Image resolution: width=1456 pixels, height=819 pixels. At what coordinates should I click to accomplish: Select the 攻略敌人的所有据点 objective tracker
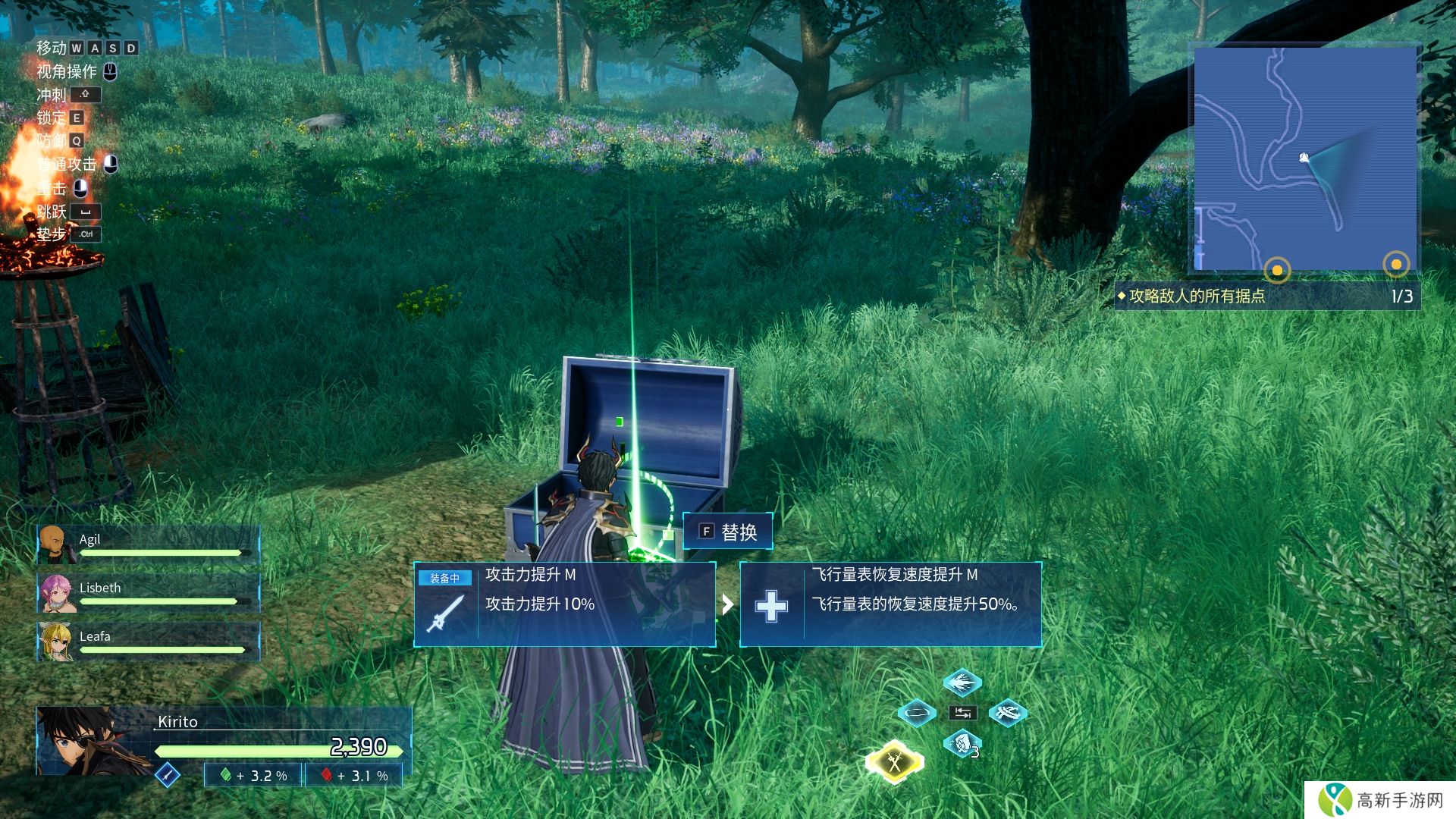(x=1266, y=296)
